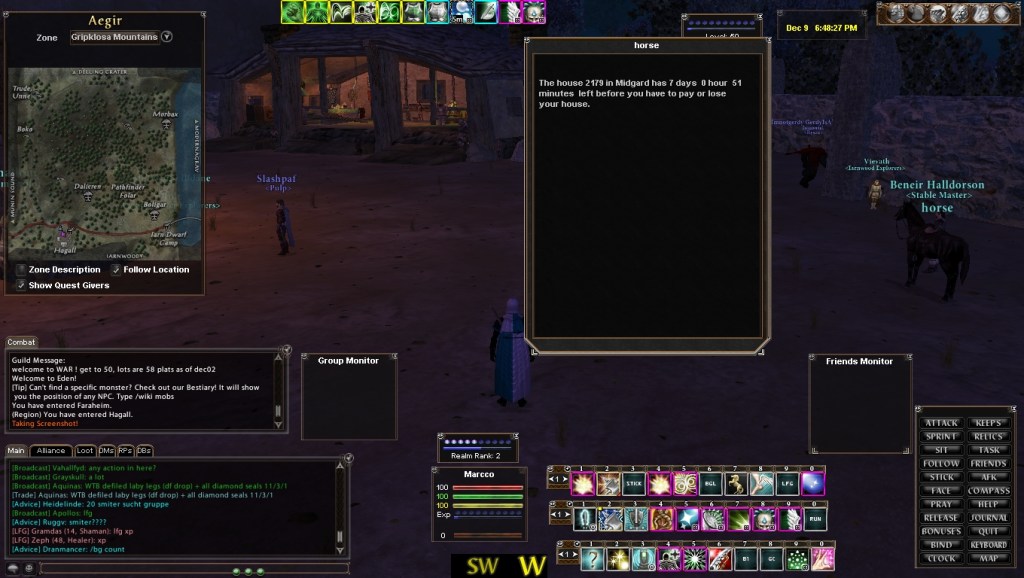
Task: Toggle the Follow Location checkbox
Action: pos(116,269)
